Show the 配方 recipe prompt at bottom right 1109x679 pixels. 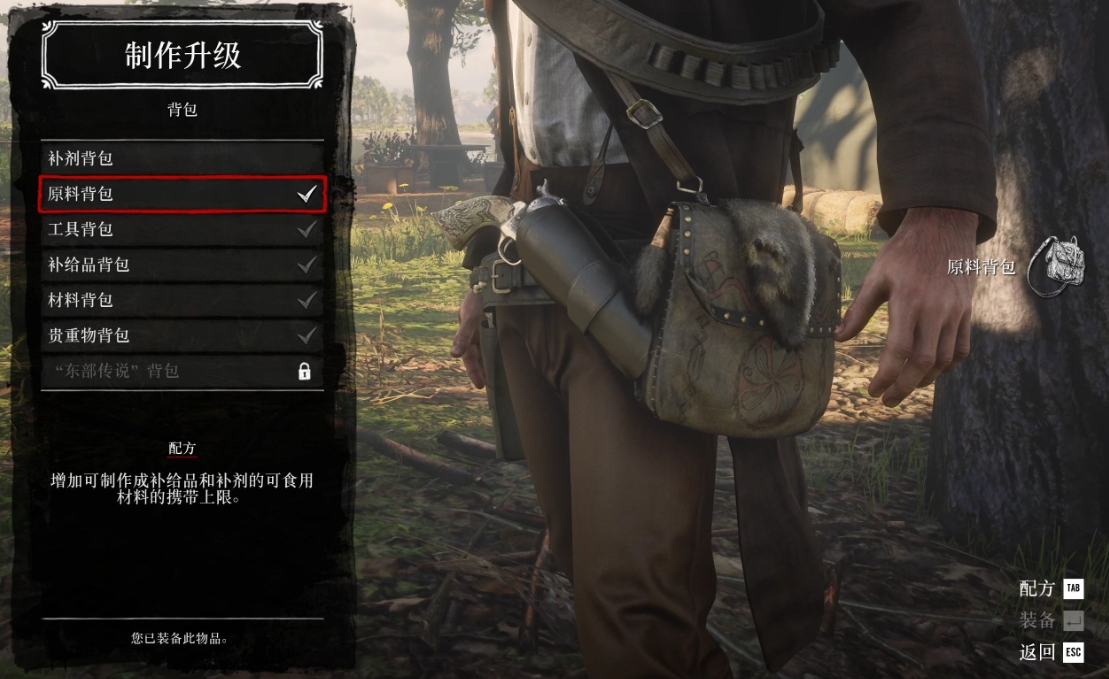(1050, 588)
